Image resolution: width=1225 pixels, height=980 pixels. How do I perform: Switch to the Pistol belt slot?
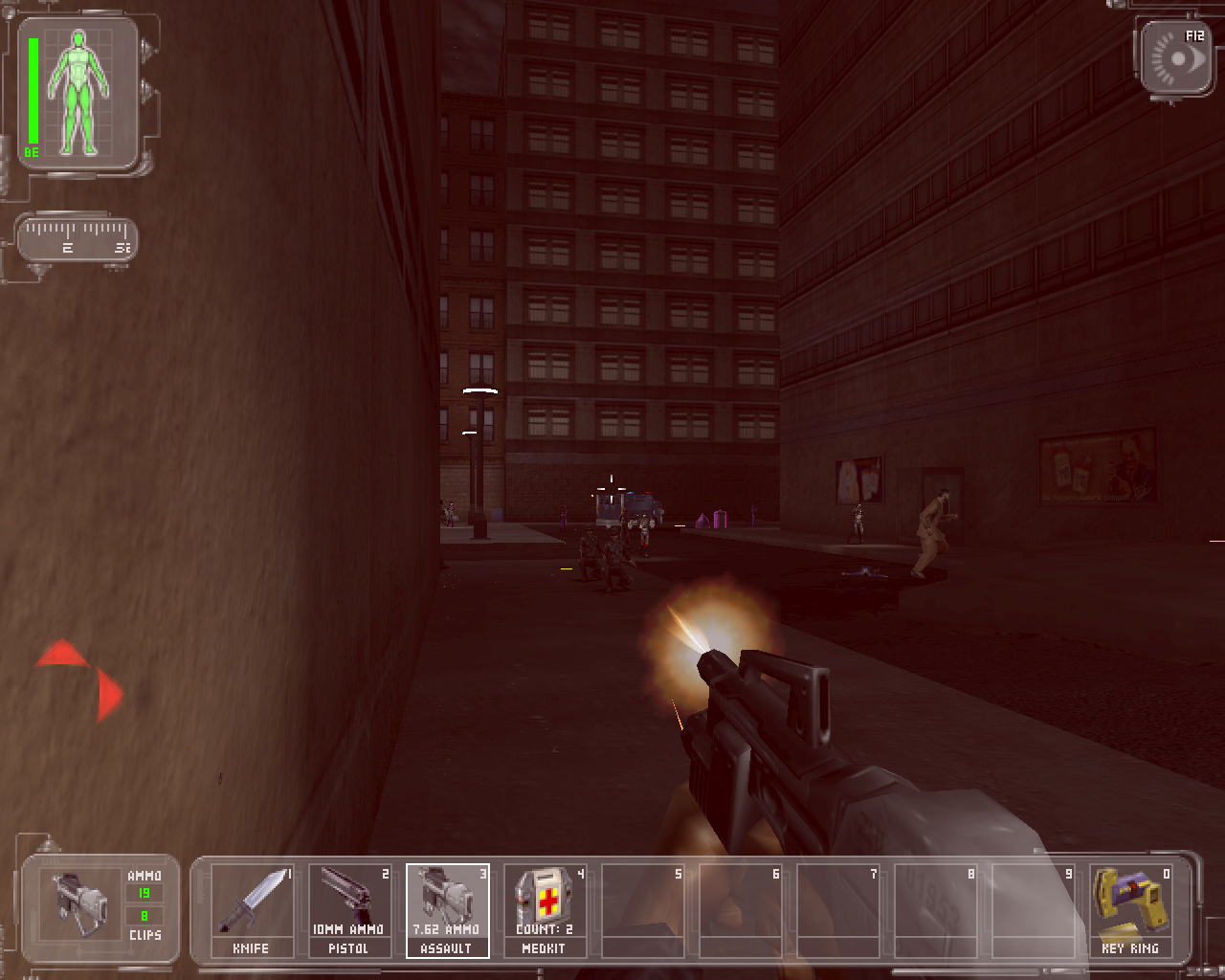click(349, 909)
